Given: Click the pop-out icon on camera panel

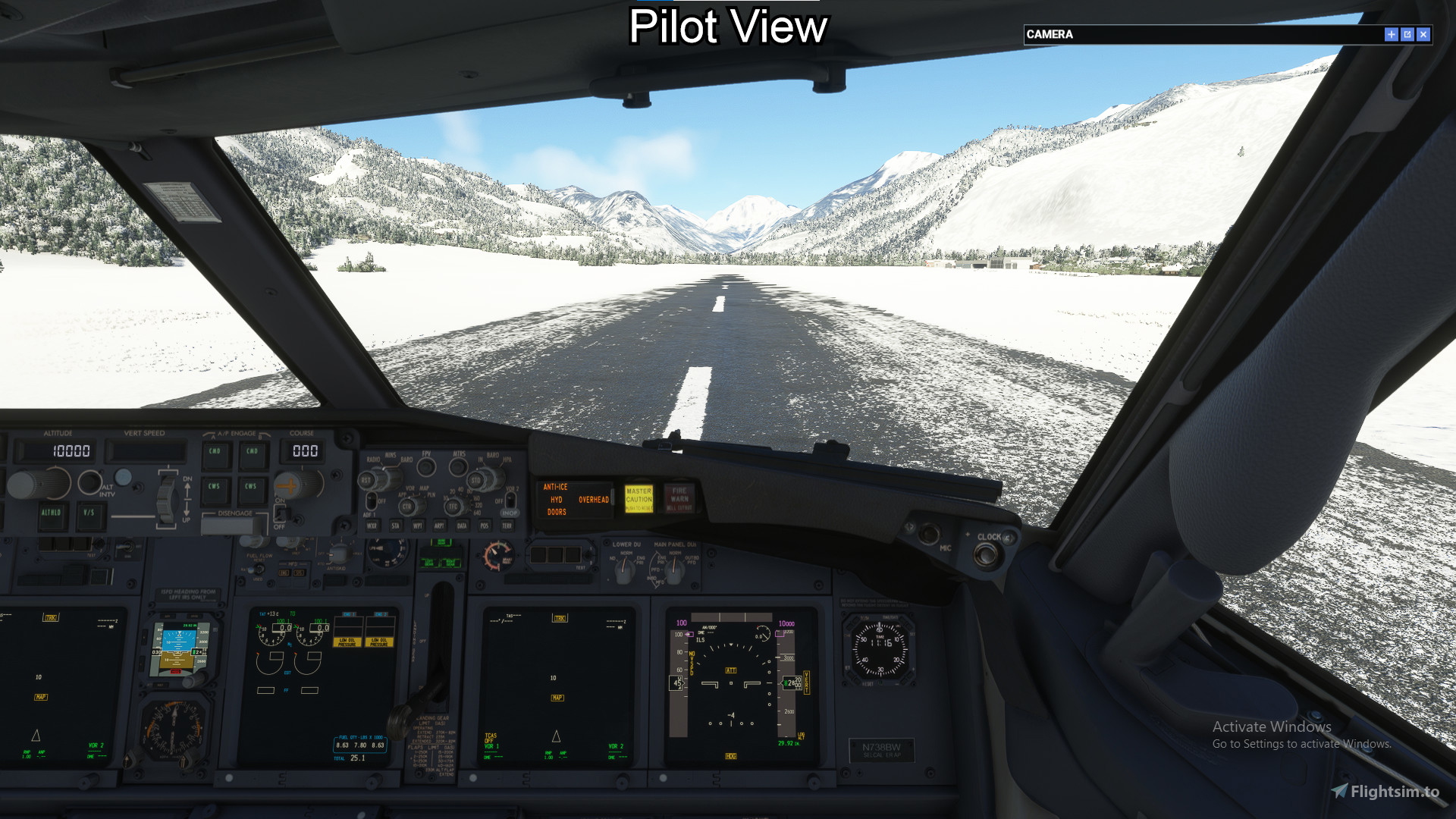Looking at the screenshot, I should [1408, 34].
